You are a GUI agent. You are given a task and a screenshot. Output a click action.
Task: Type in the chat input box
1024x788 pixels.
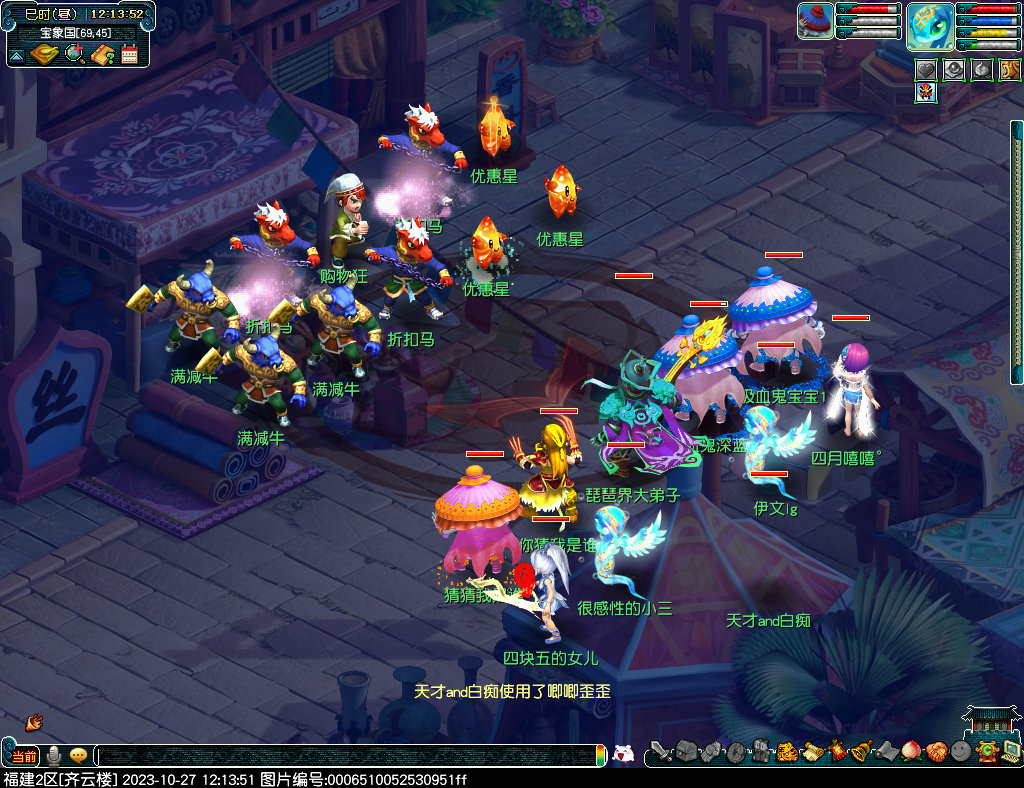click(350, 756)
